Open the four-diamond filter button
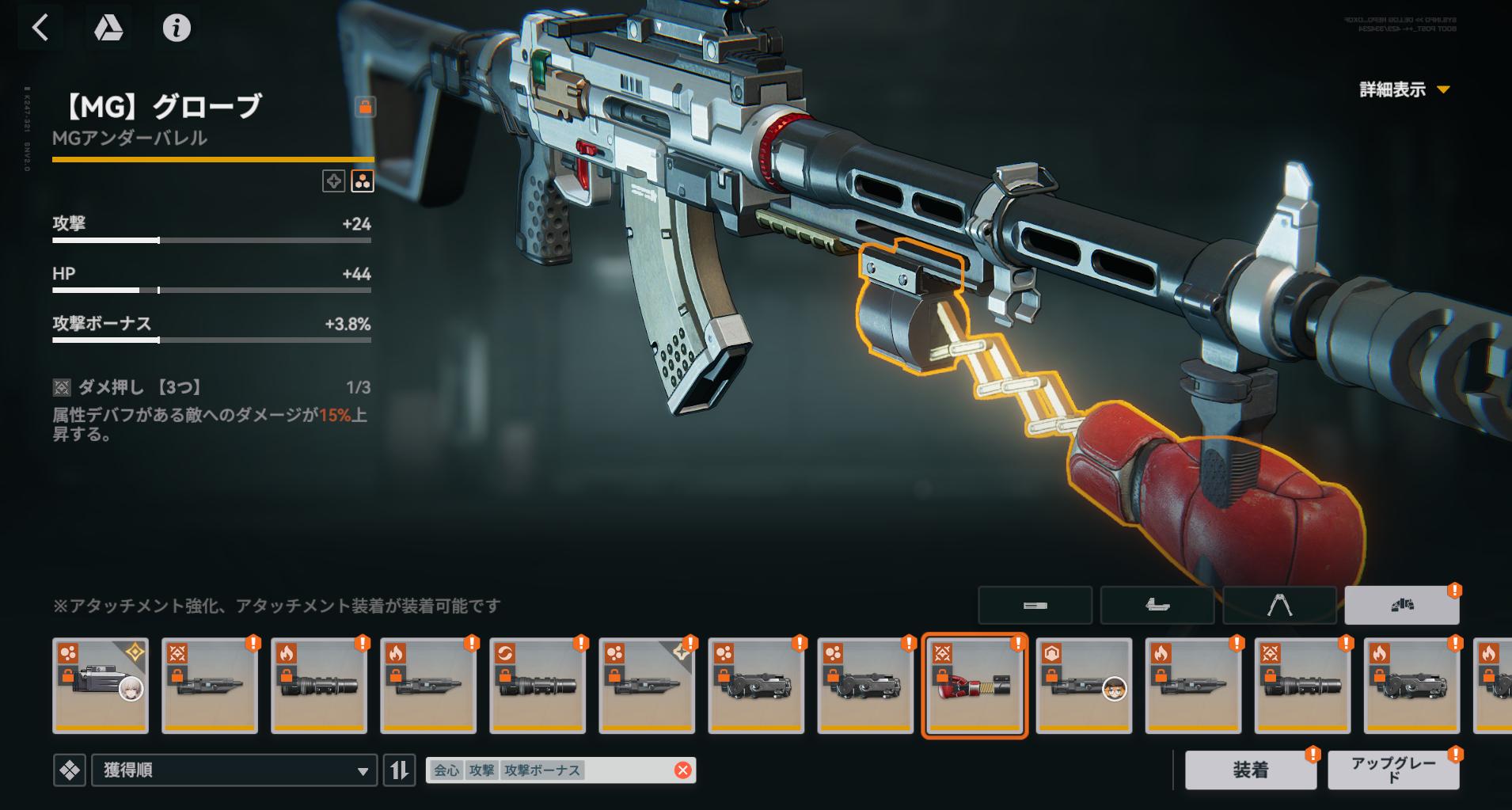Viewport: 1512px width, 810px height. [70, 770]
